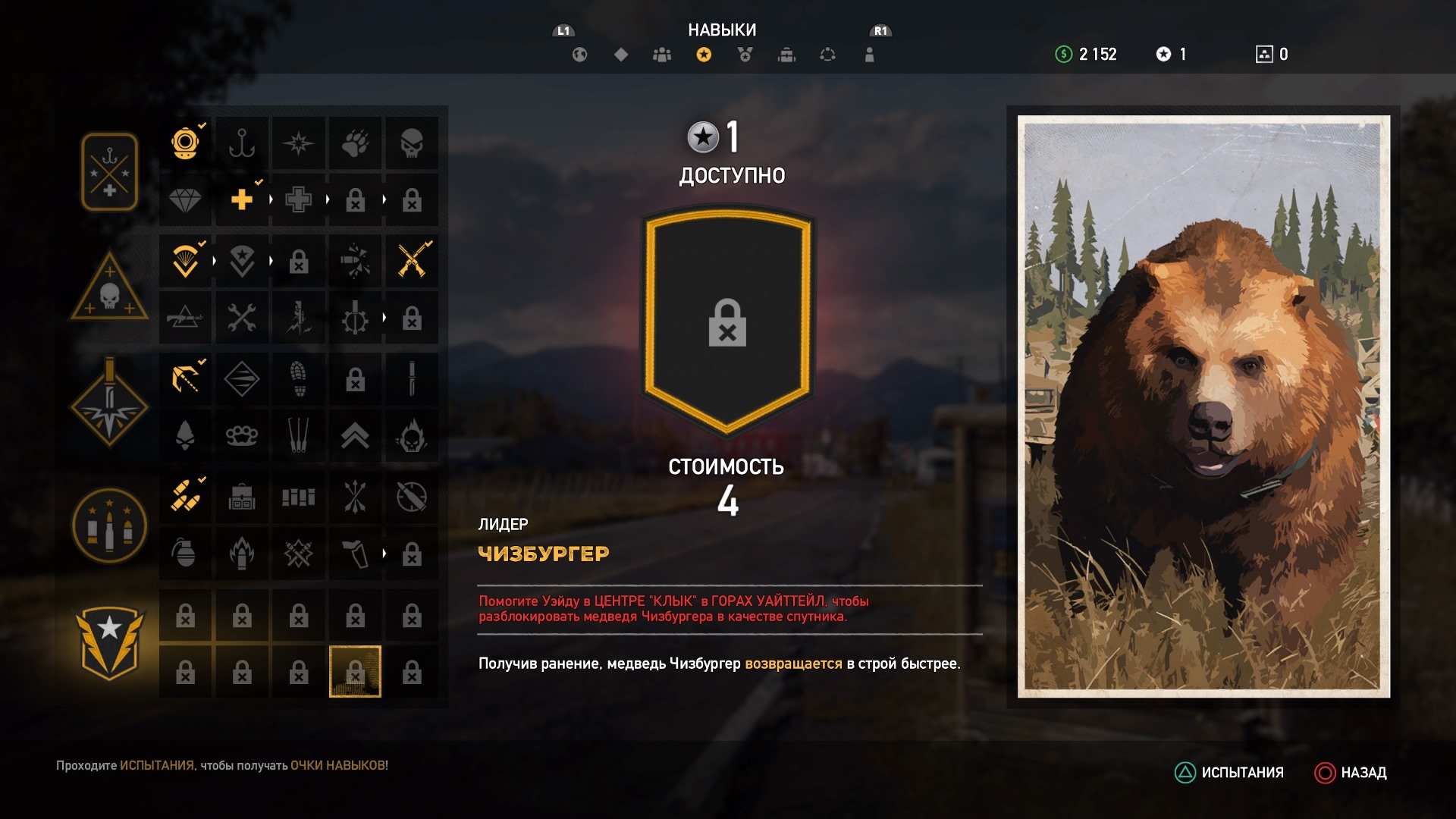Switch to the globe world tab

[x=579, y=55]
